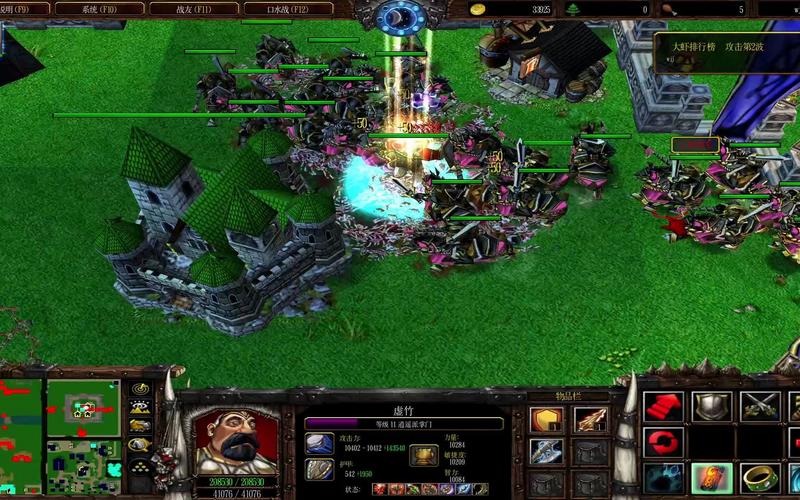Toggle minimap terrain display button
This screenshot has width=800, height=500.
click(x=140, y=407)
